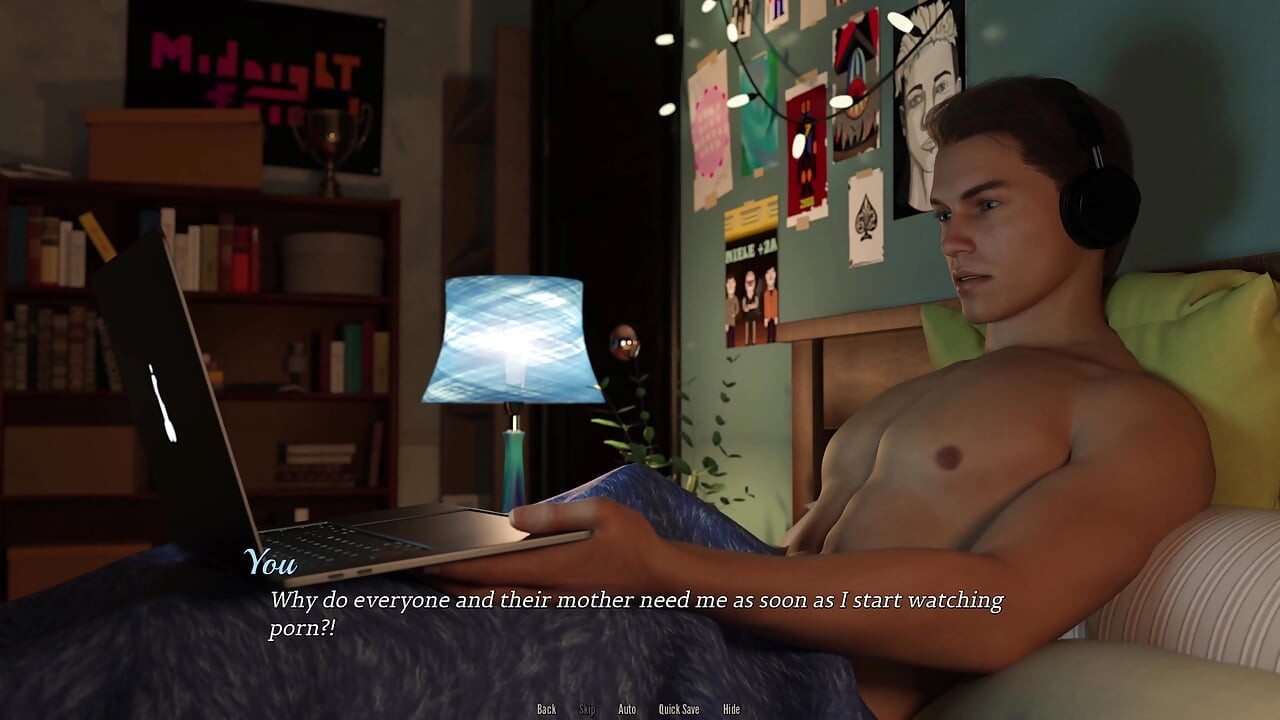Viewport: 1280px width, 720px height.
Task: Activate the Skip button
Action: pos(587,709)
